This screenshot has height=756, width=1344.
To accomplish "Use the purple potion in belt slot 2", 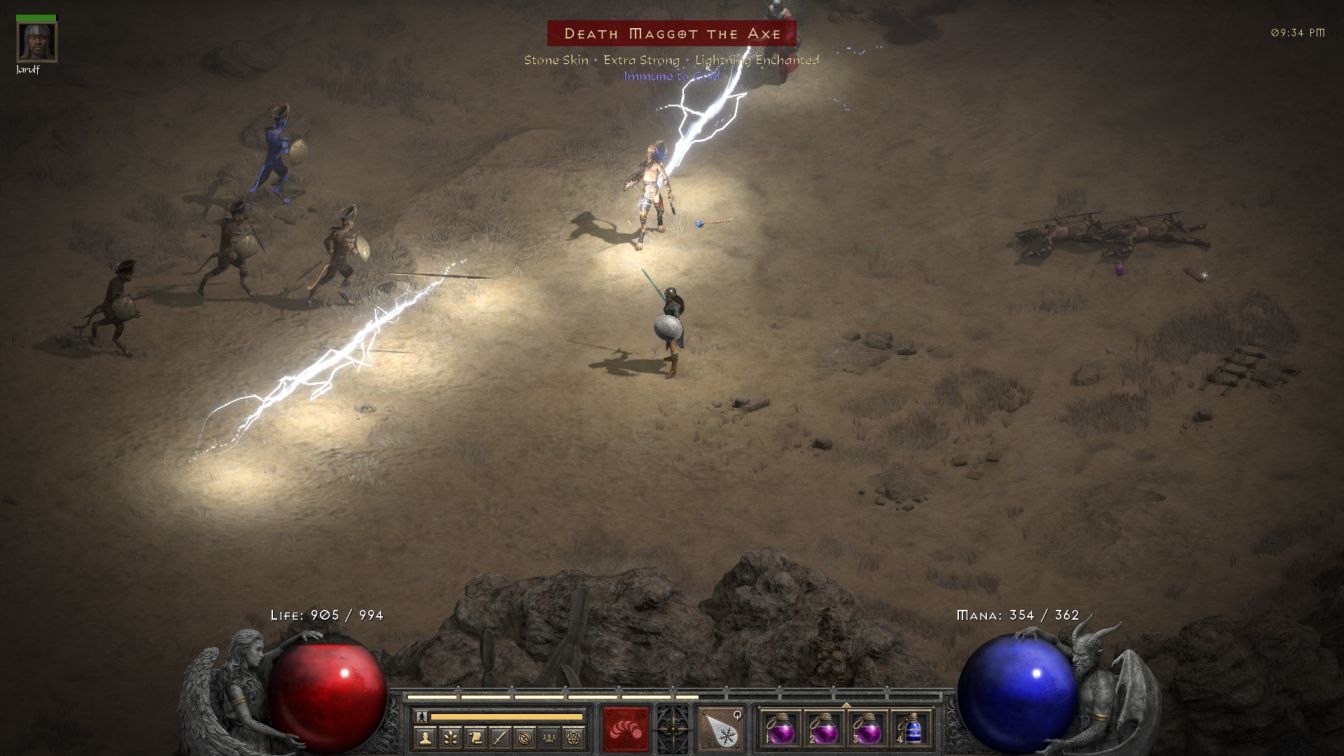I will click(x=824, y=728).
